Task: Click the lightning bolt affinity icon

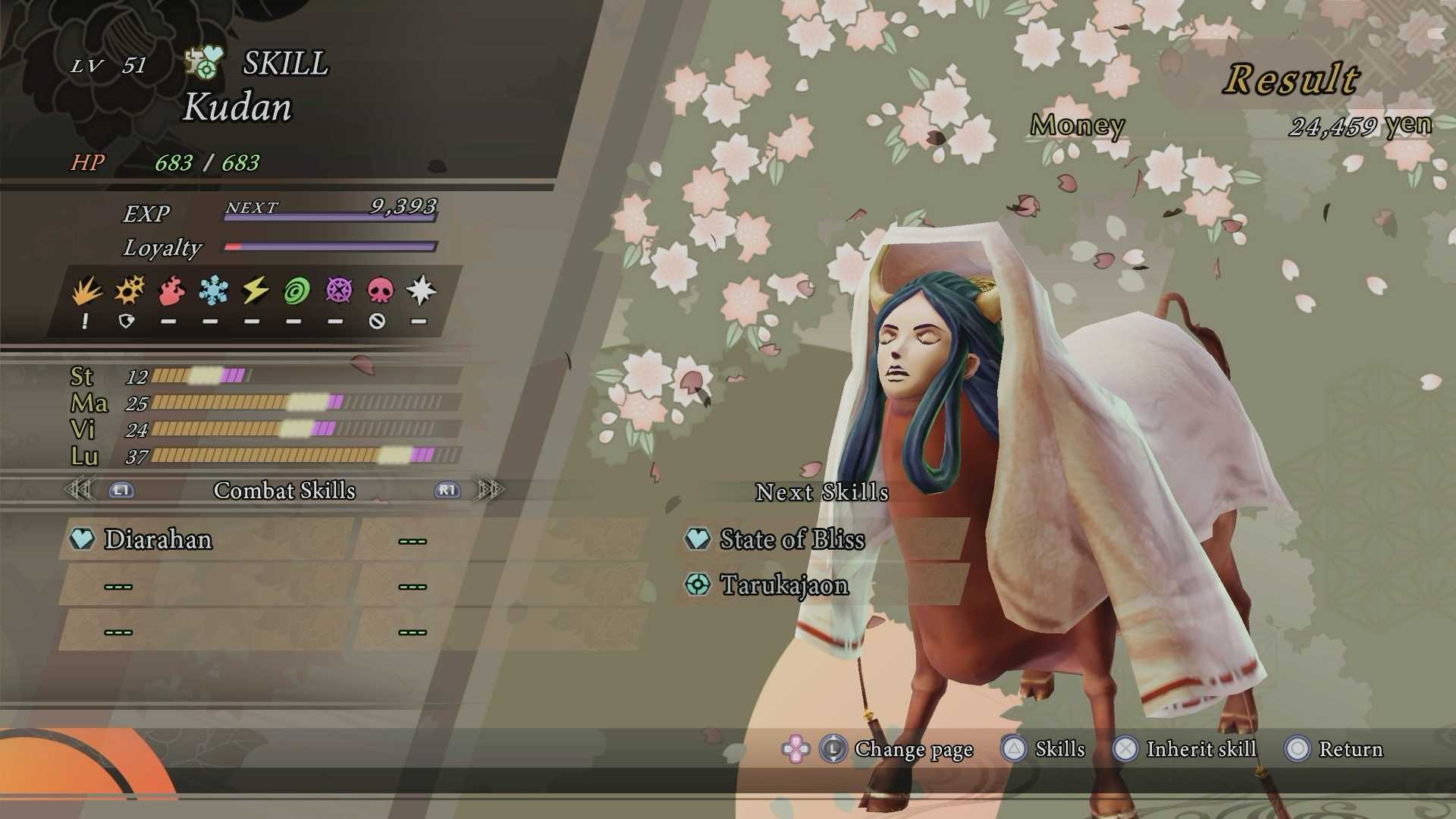Action: pos(255,291)
